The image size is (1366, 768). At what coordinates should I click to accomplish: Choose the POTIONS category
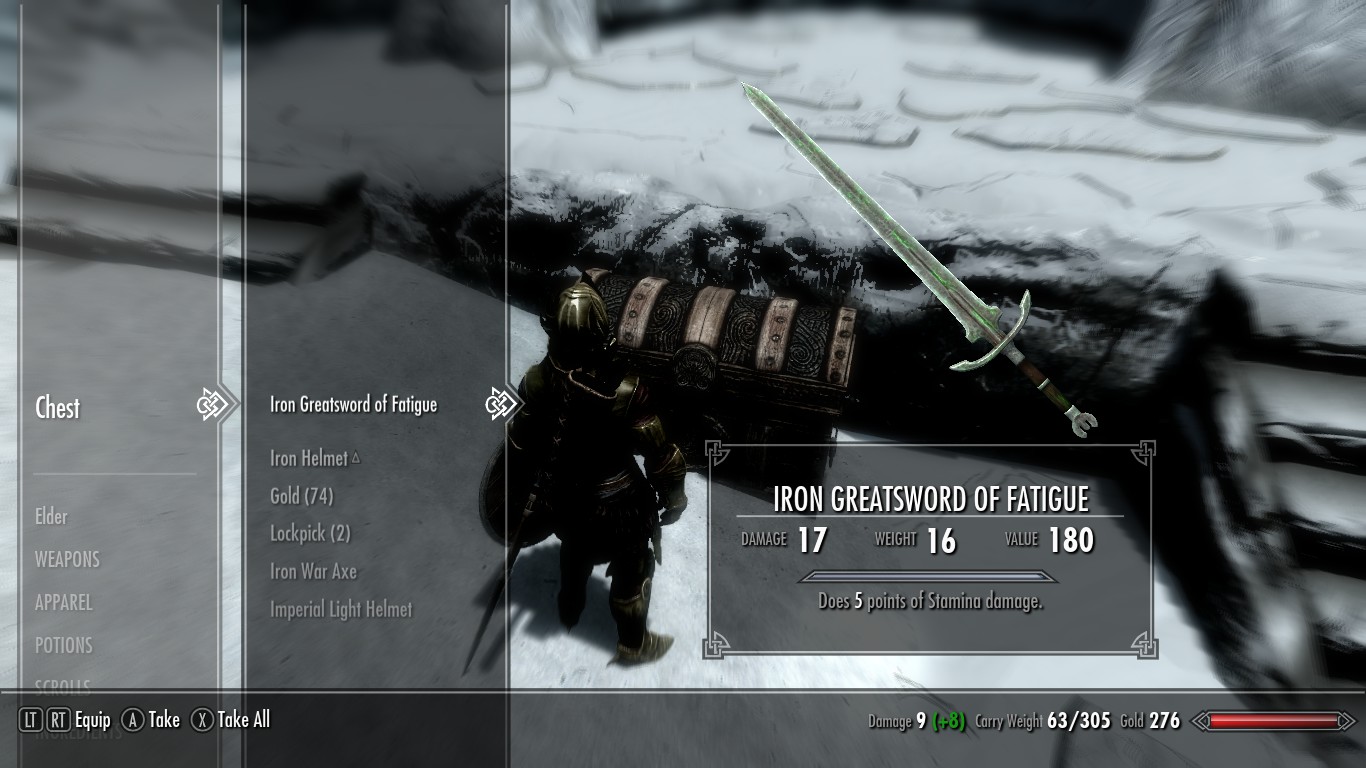tap(64, 646)
